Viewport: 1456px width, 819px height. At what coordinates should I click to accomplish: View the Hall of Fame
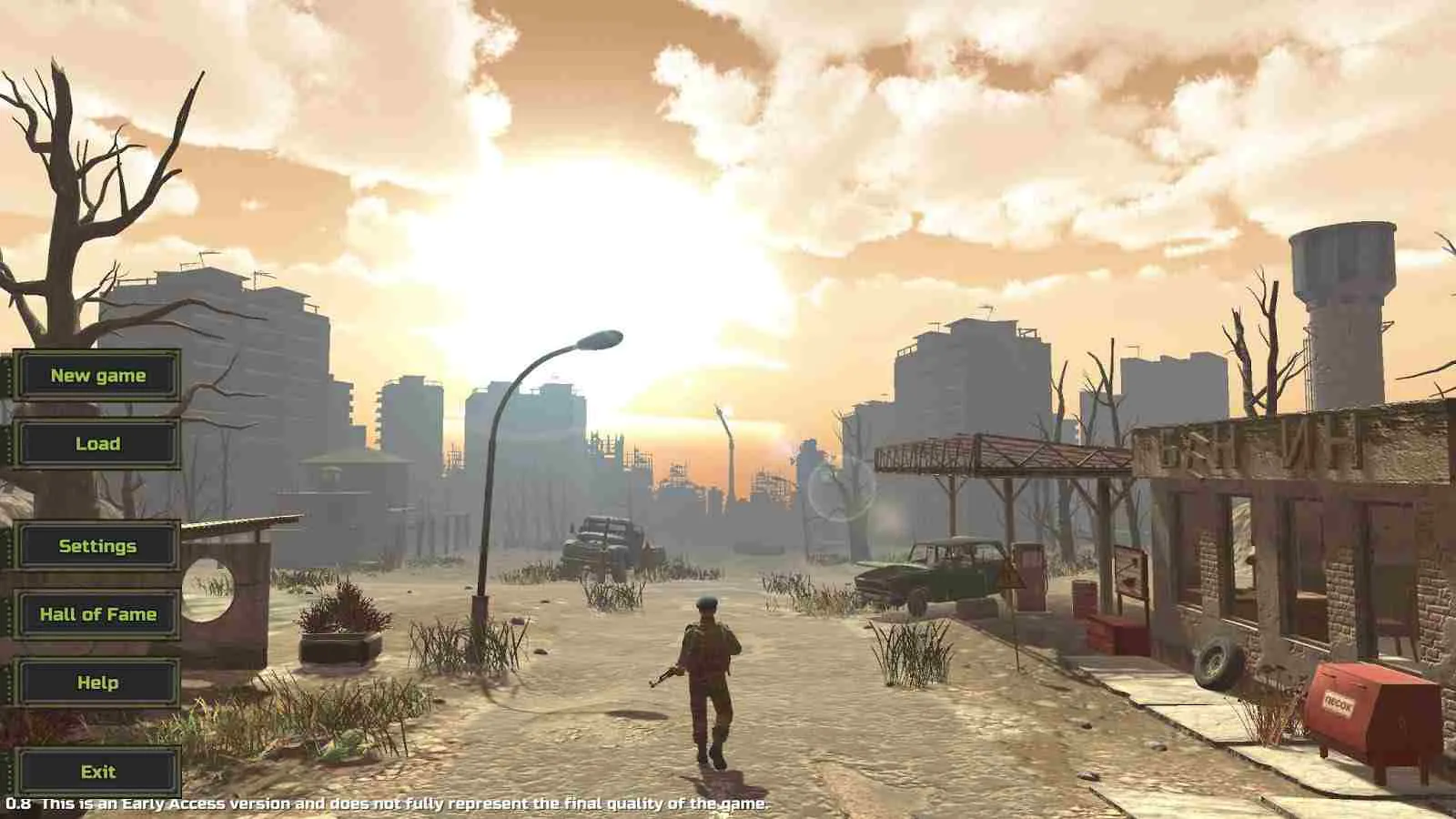tap(97, 614)
